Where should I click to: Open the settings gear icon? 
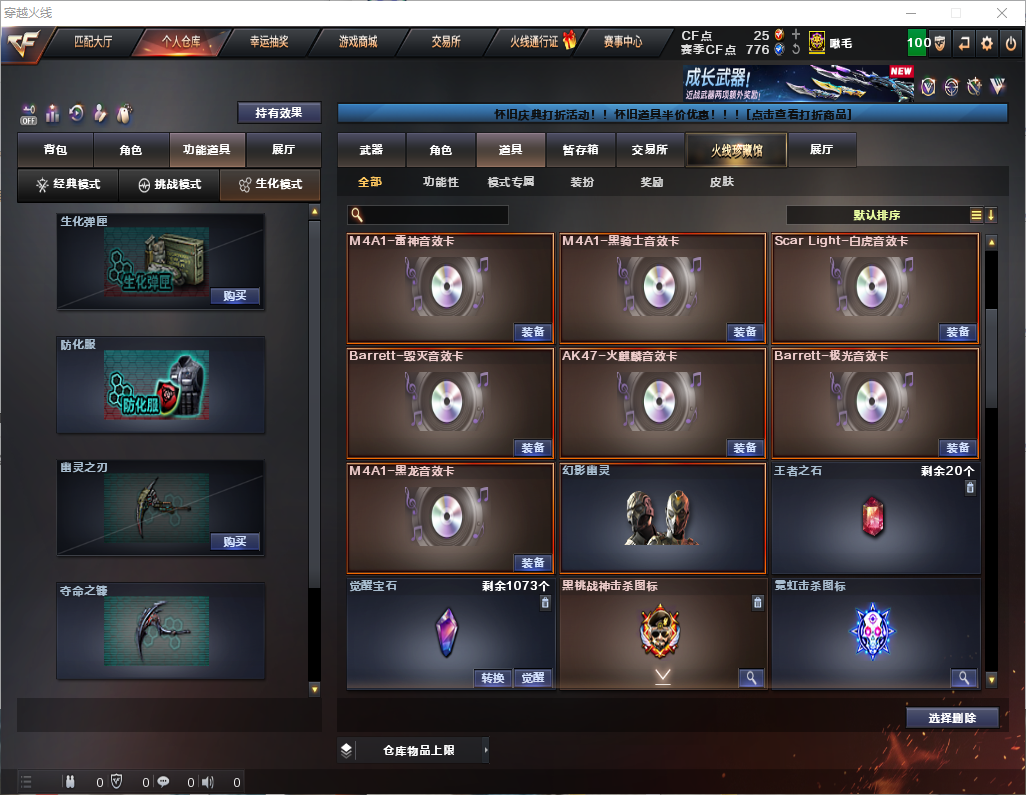tap(987, 43)
